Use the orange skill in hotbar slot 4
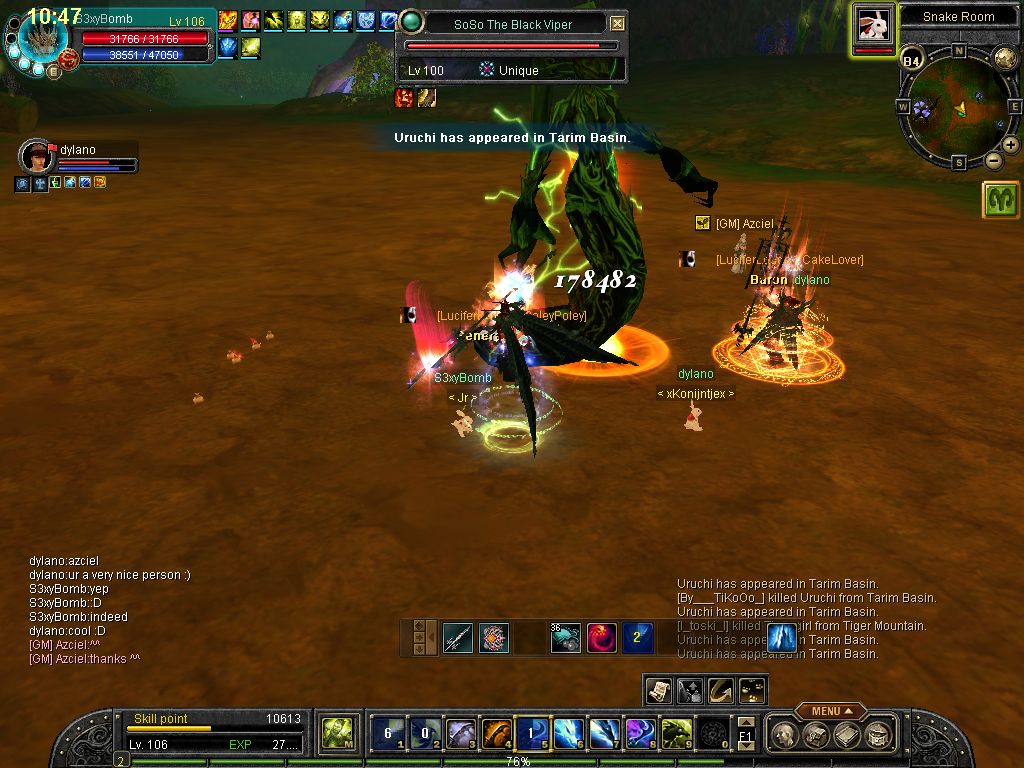 point(496,734)
